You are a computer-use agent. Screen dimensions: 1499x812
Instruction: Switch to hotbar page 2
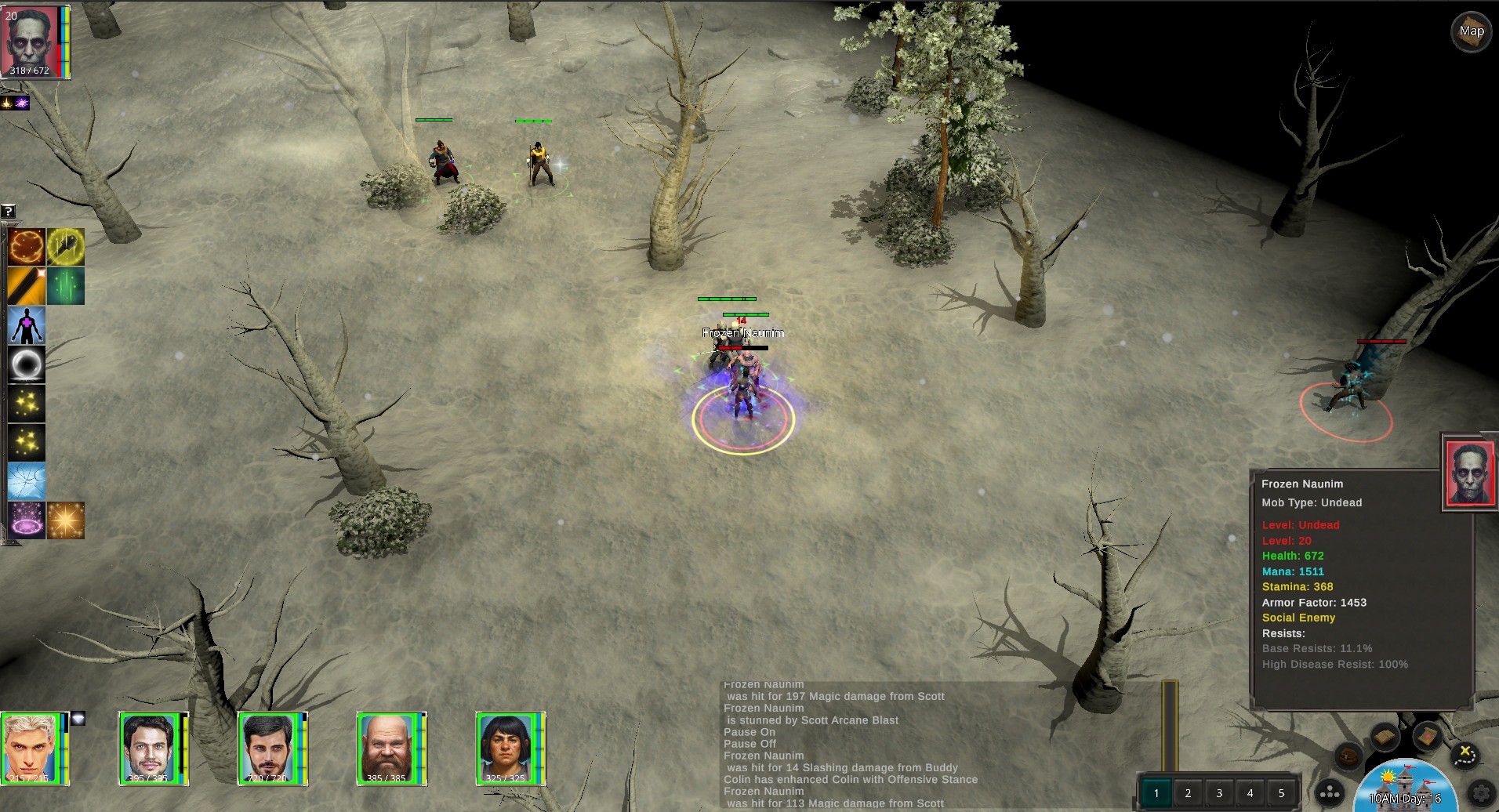tap(1188, 793)
